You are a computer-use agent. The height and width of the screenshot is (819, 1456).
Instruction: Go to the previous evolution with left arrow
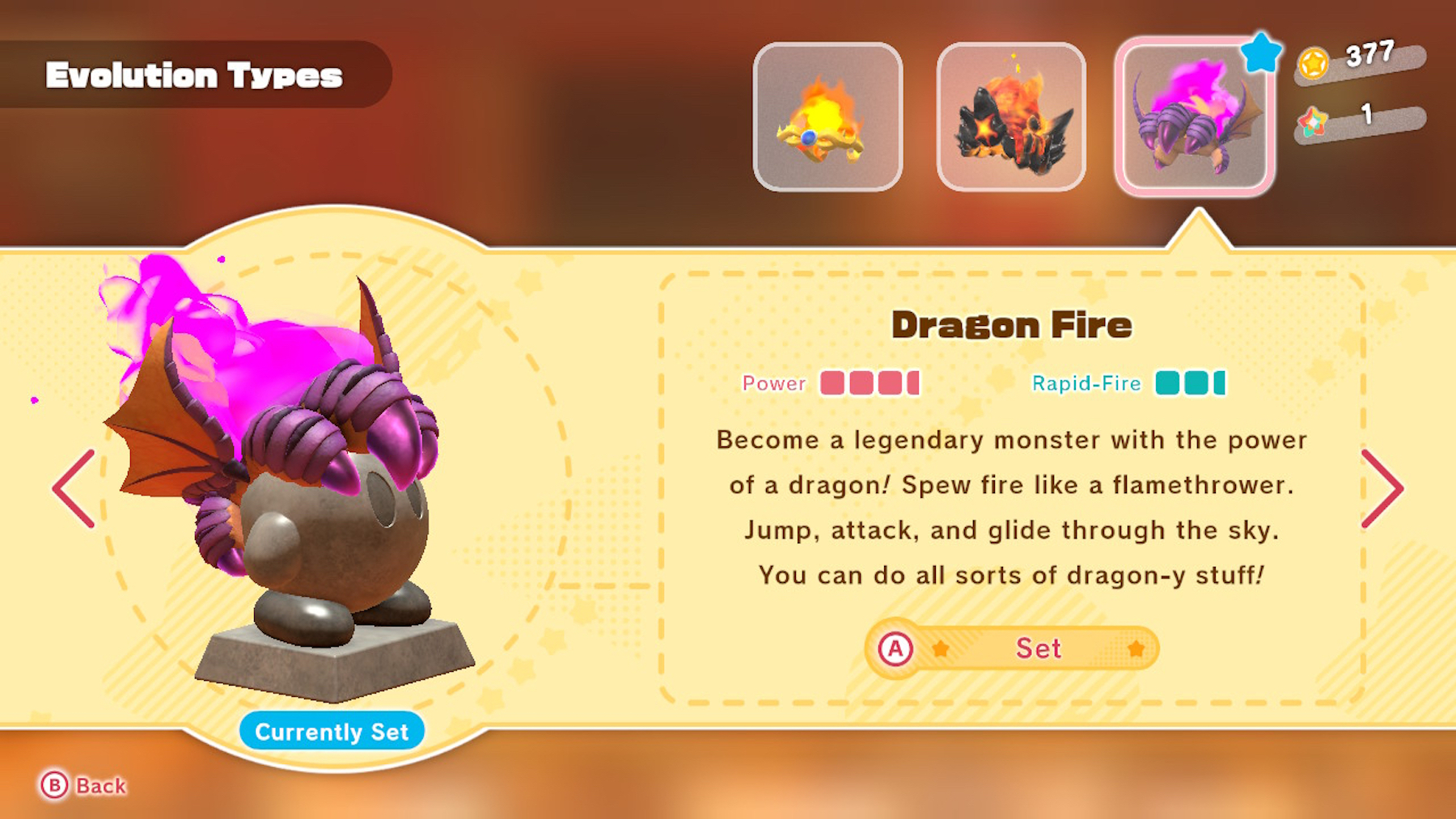[x=74, y=488]
